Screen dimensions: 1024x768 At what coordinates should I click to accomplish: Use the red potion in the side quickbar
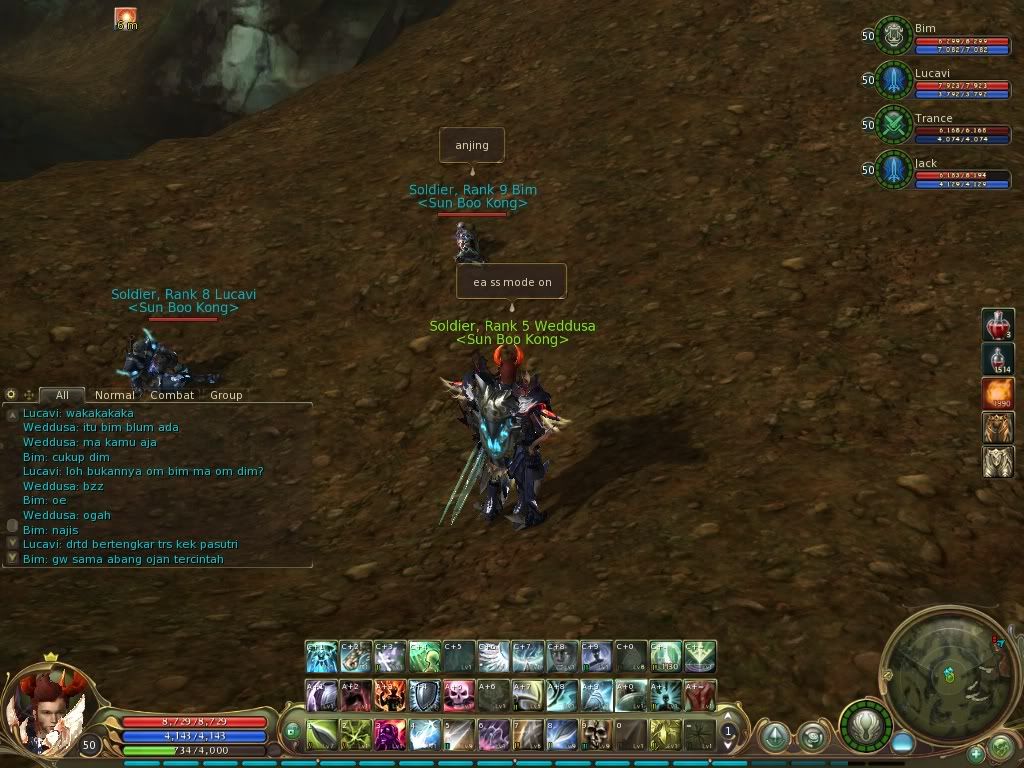click(x=998, y=325)
